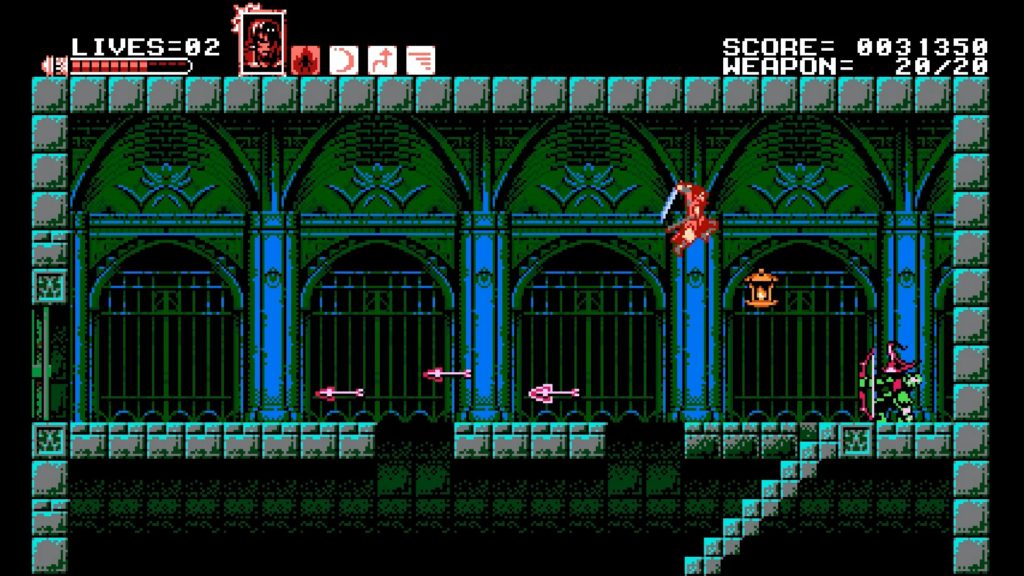Select the stacked horizontal lines icon
Screen dimensions: 1024x576
(421, 60)
